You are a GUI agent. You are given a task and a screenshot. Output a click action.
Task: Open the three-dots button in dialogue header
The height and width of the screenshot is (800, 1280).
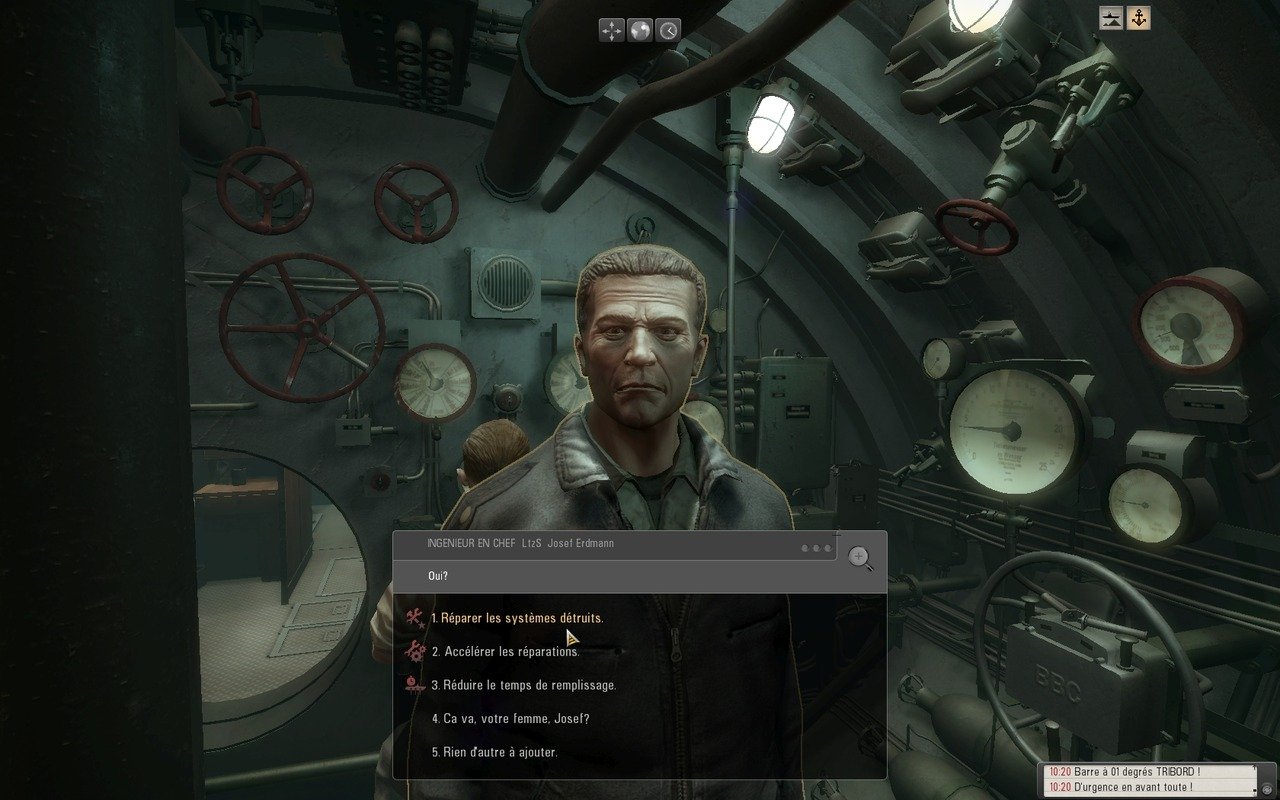pyautogui.click(x=816, y=548)
